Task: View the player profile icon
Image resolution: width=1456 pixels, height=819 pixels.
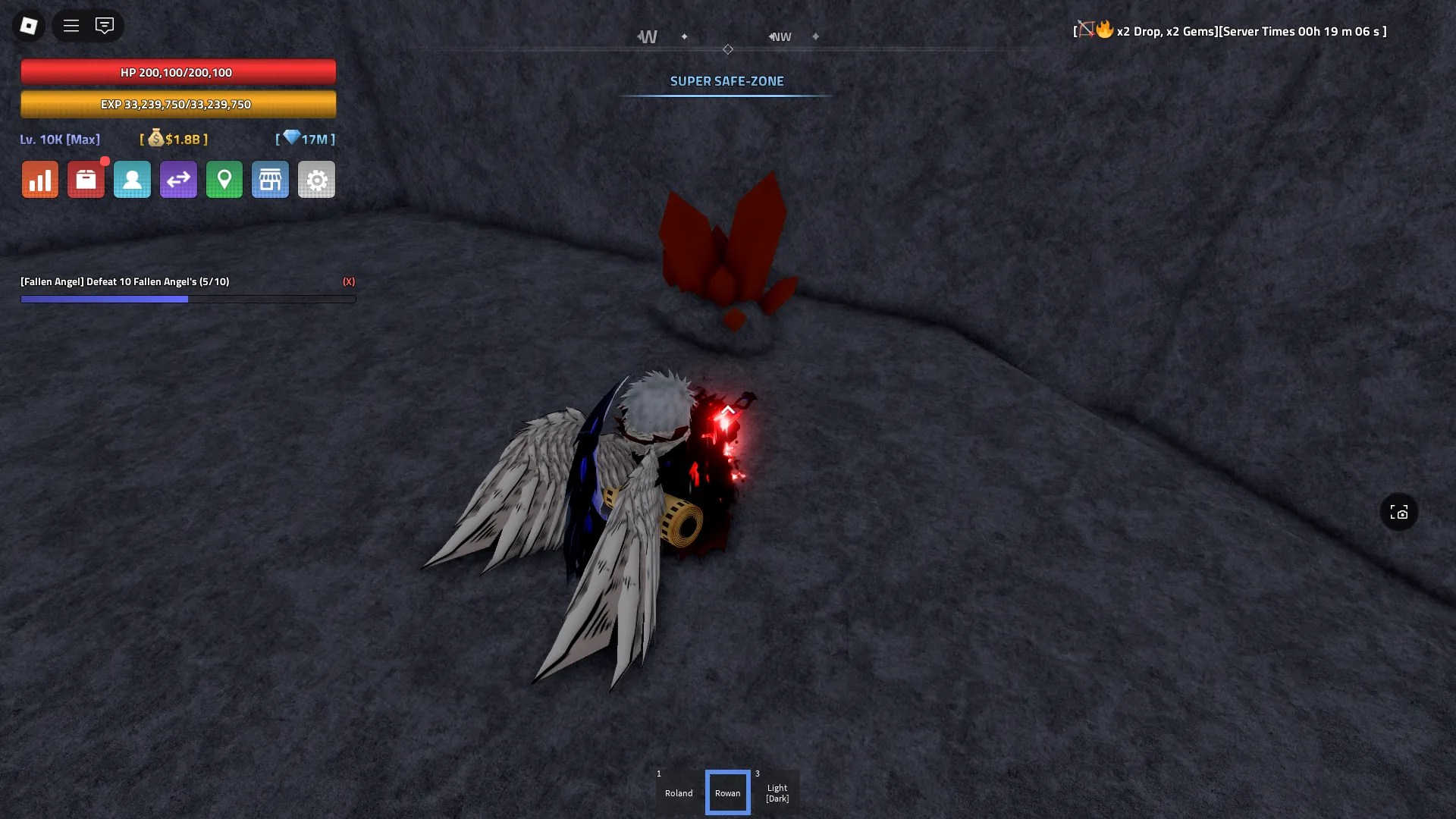Action: pos(132,179)
